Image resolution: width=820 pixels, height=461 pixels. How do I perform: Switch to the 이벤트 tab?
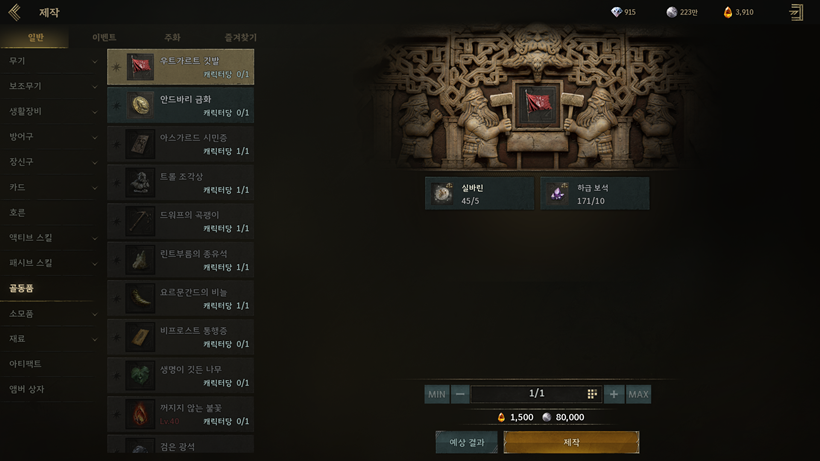(x=104, y=38)
